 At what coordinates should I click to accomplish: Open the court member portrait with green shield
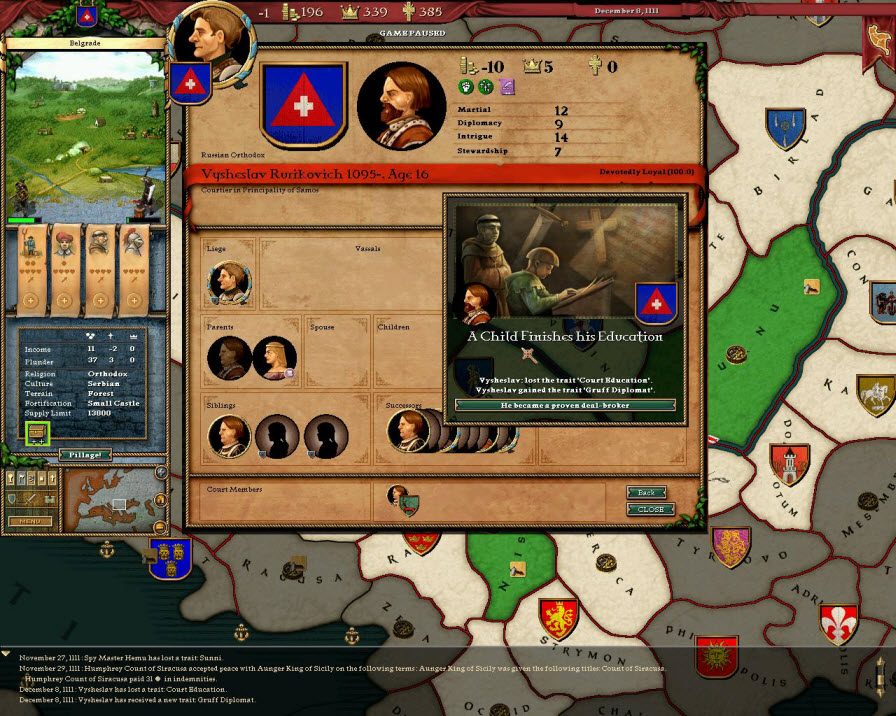click(x=402, y=499)
